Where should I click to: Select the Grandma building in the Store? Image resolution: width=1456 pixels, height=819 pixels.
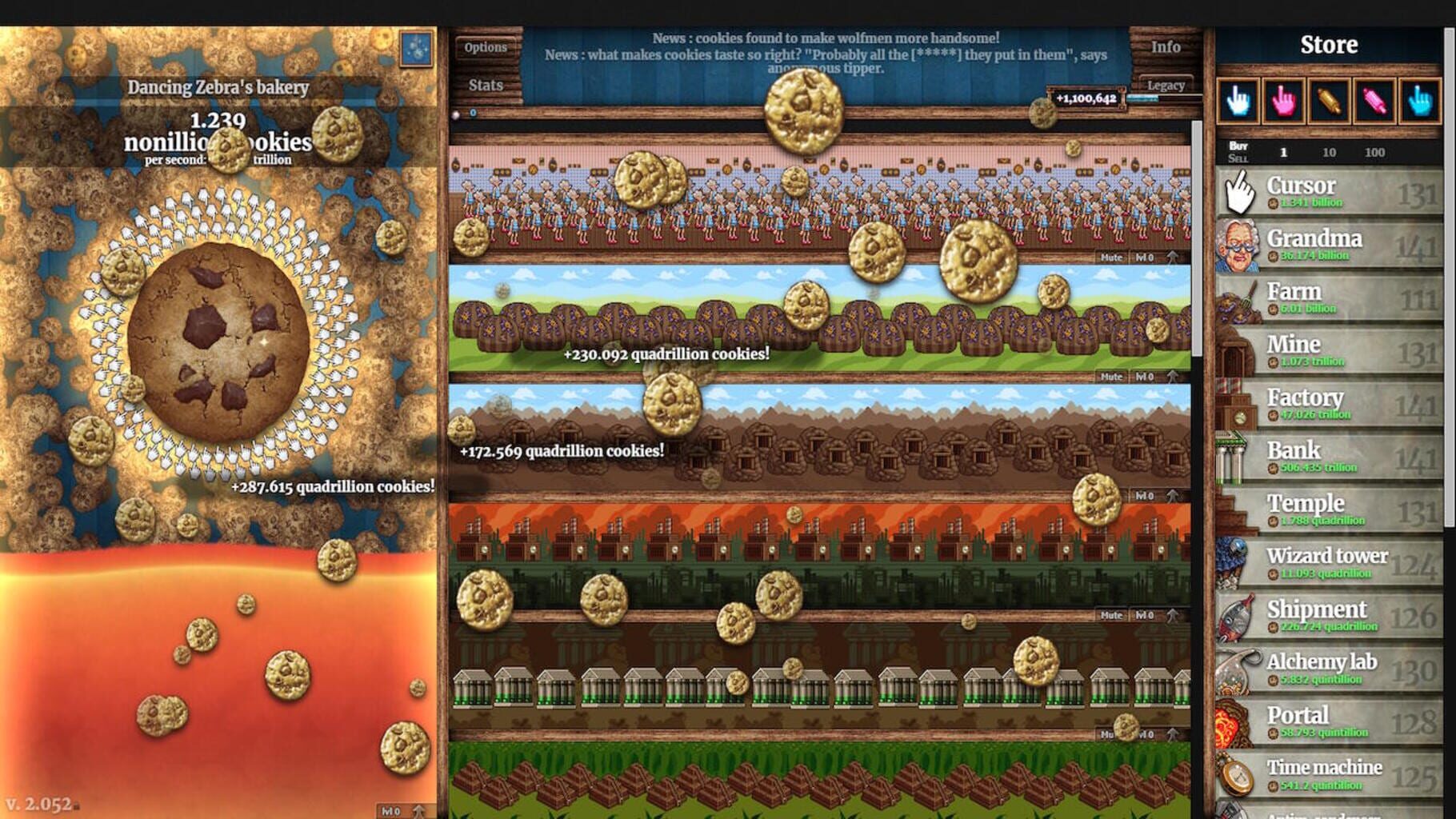coord(1328,246)
